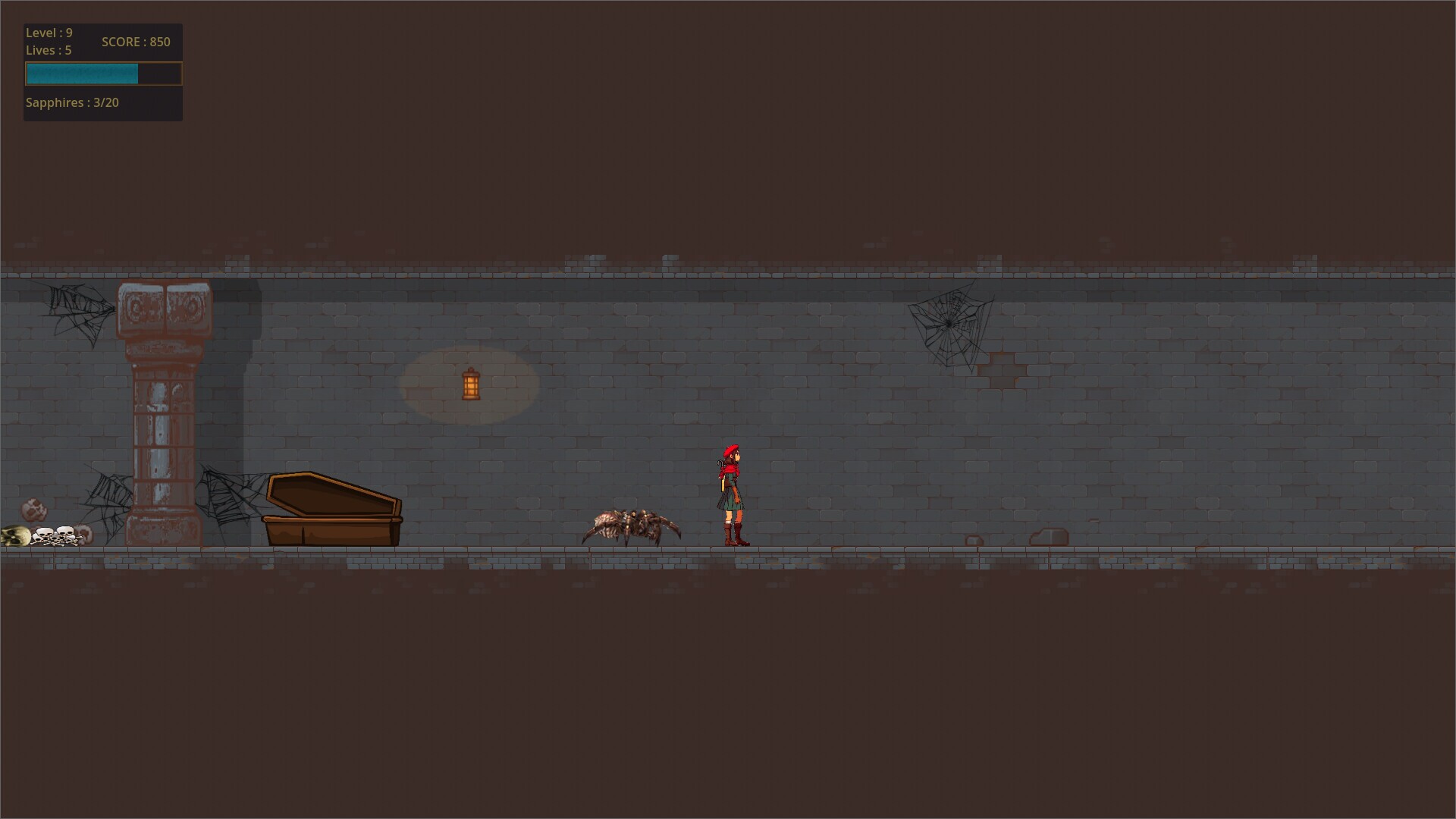Click the Lives : 5 text
This screenshot has width=1456, height=819.
click(x=48, y=50)
